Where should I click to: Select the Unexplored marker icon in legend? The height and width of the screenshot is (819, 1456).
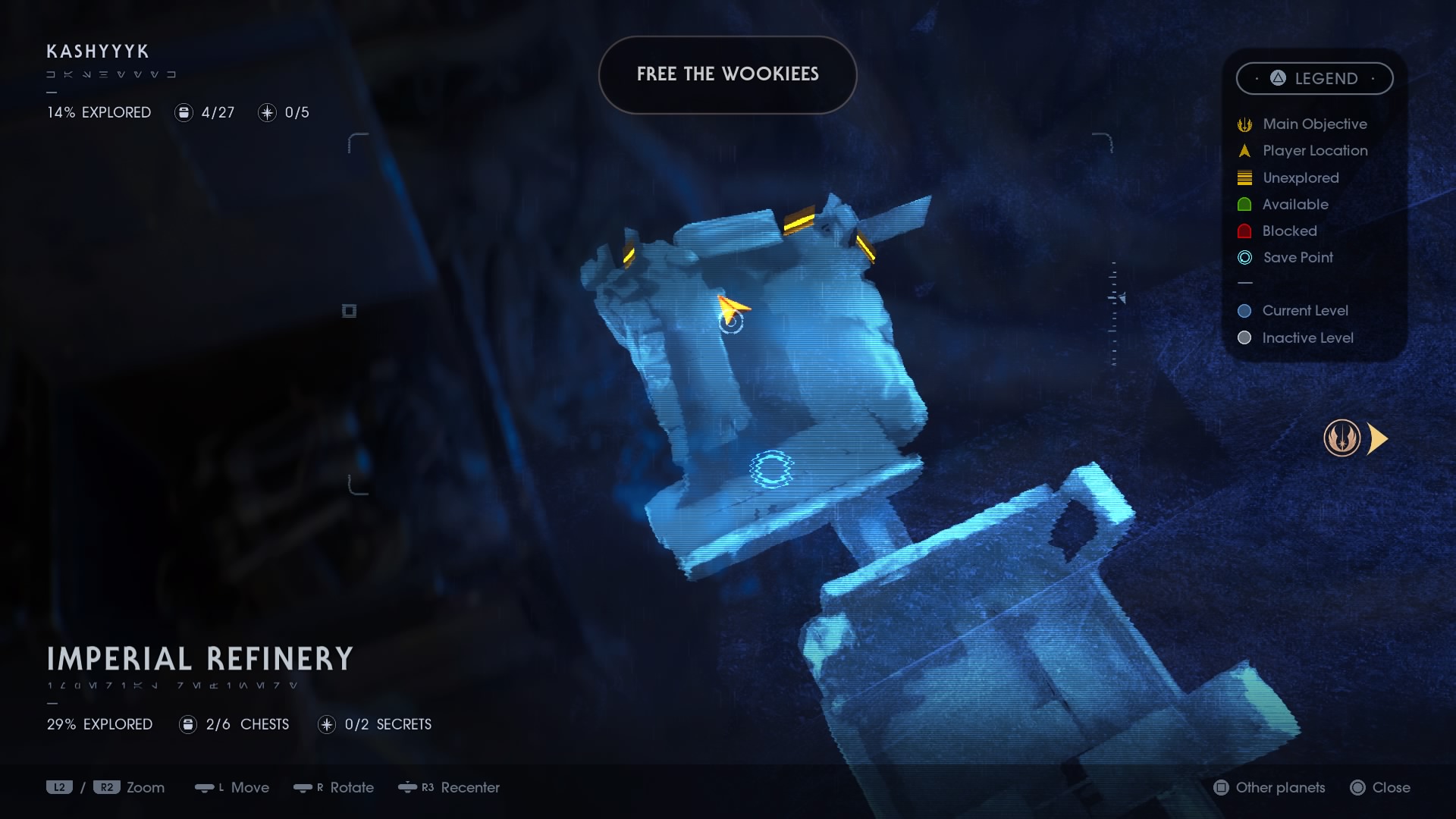(1244, 177)
